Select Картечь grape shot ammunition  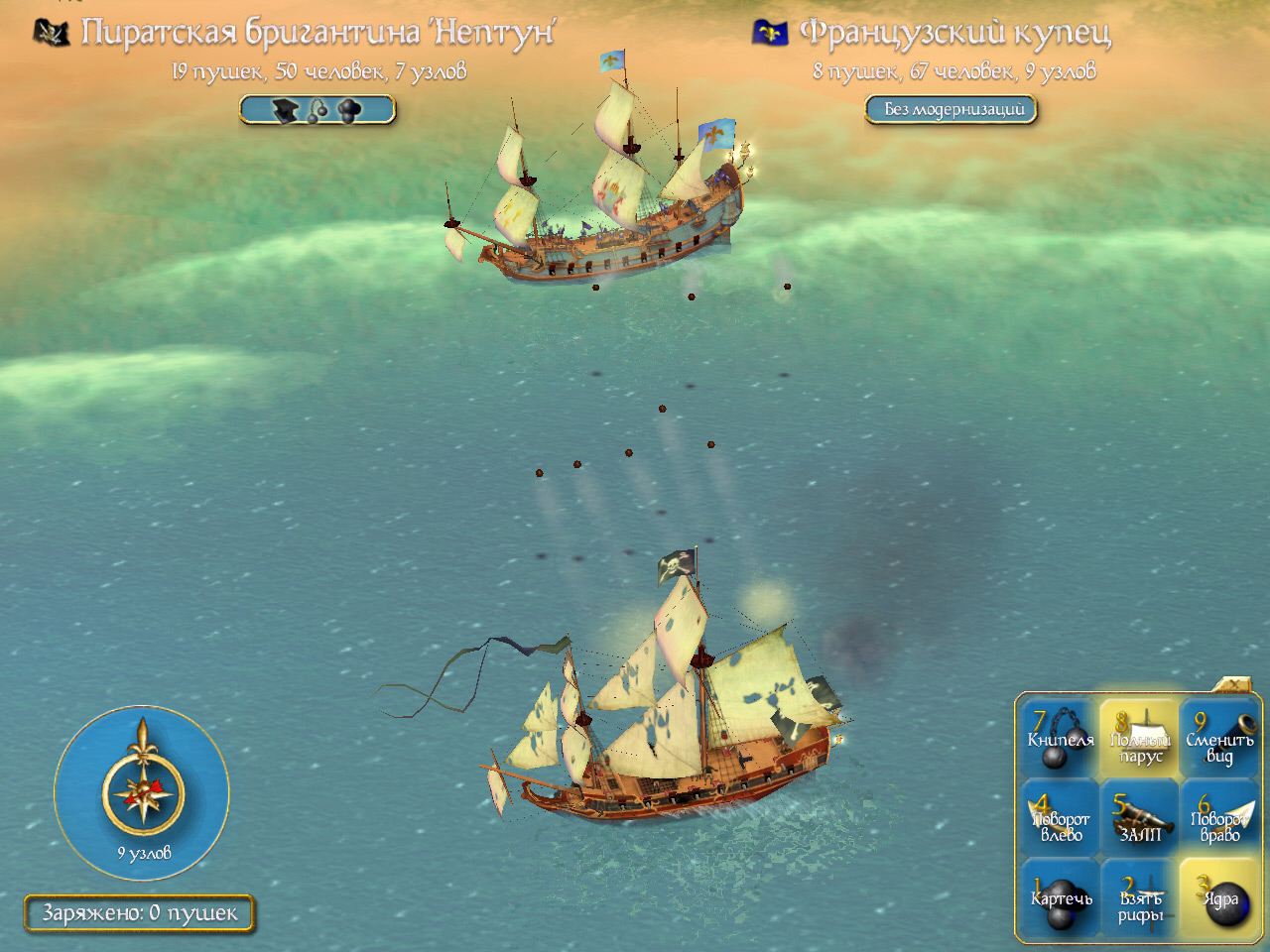pos(1060,897)
